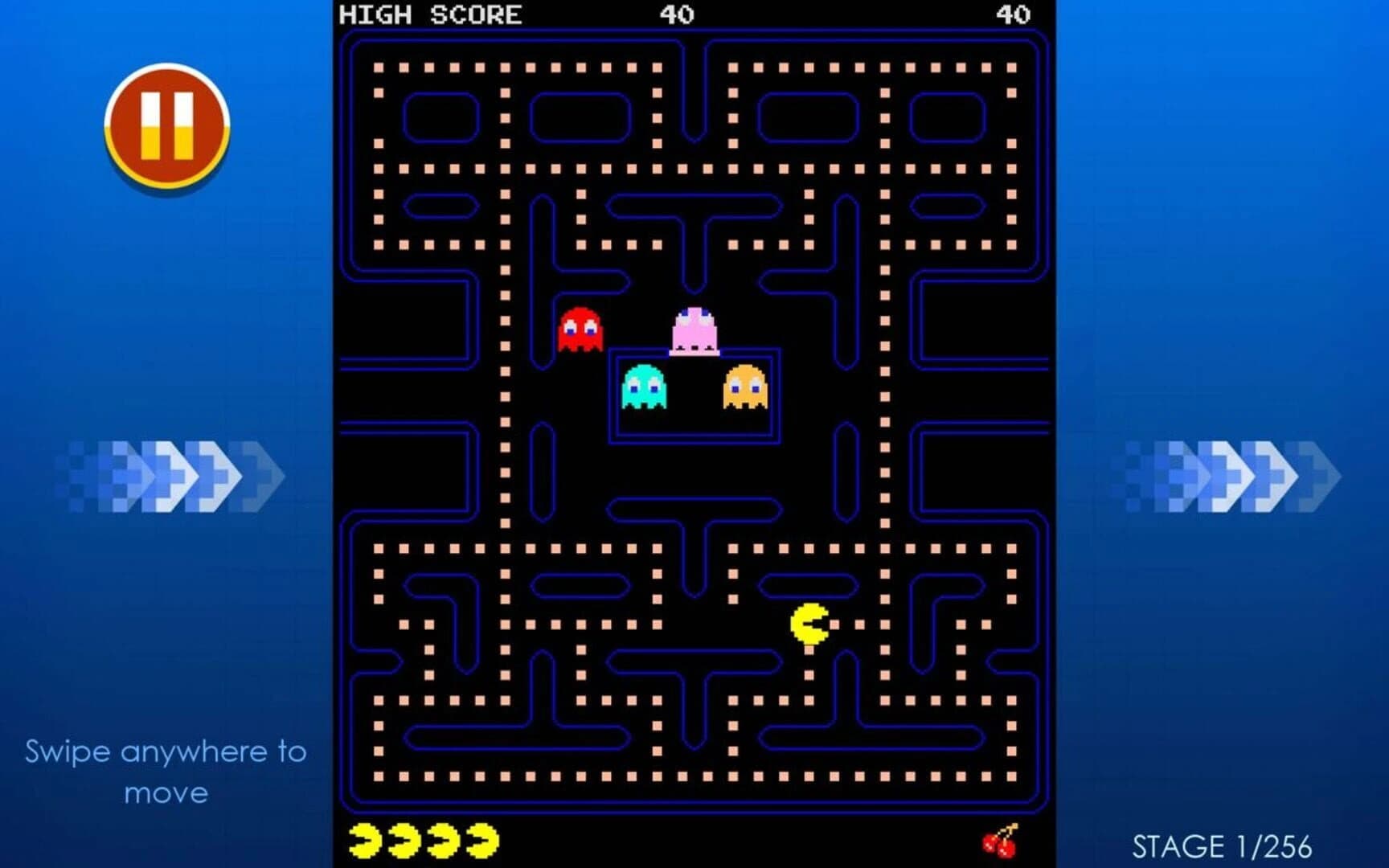
Task: Click the current score on the right
Action: tap(1014, 13)
